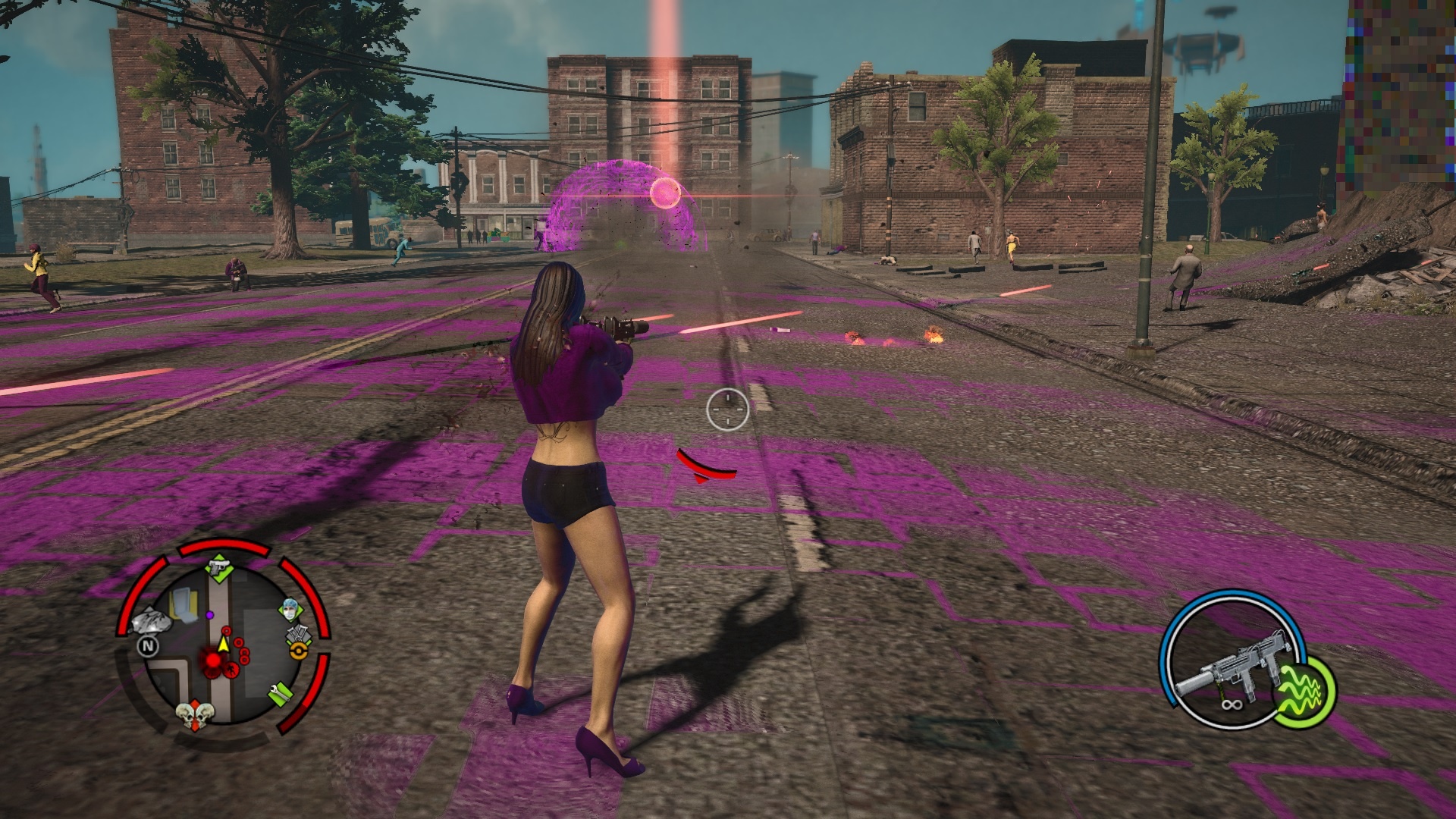Select the surgeon face marker on minimap
1456x819 pixels.
pos(290,610)
